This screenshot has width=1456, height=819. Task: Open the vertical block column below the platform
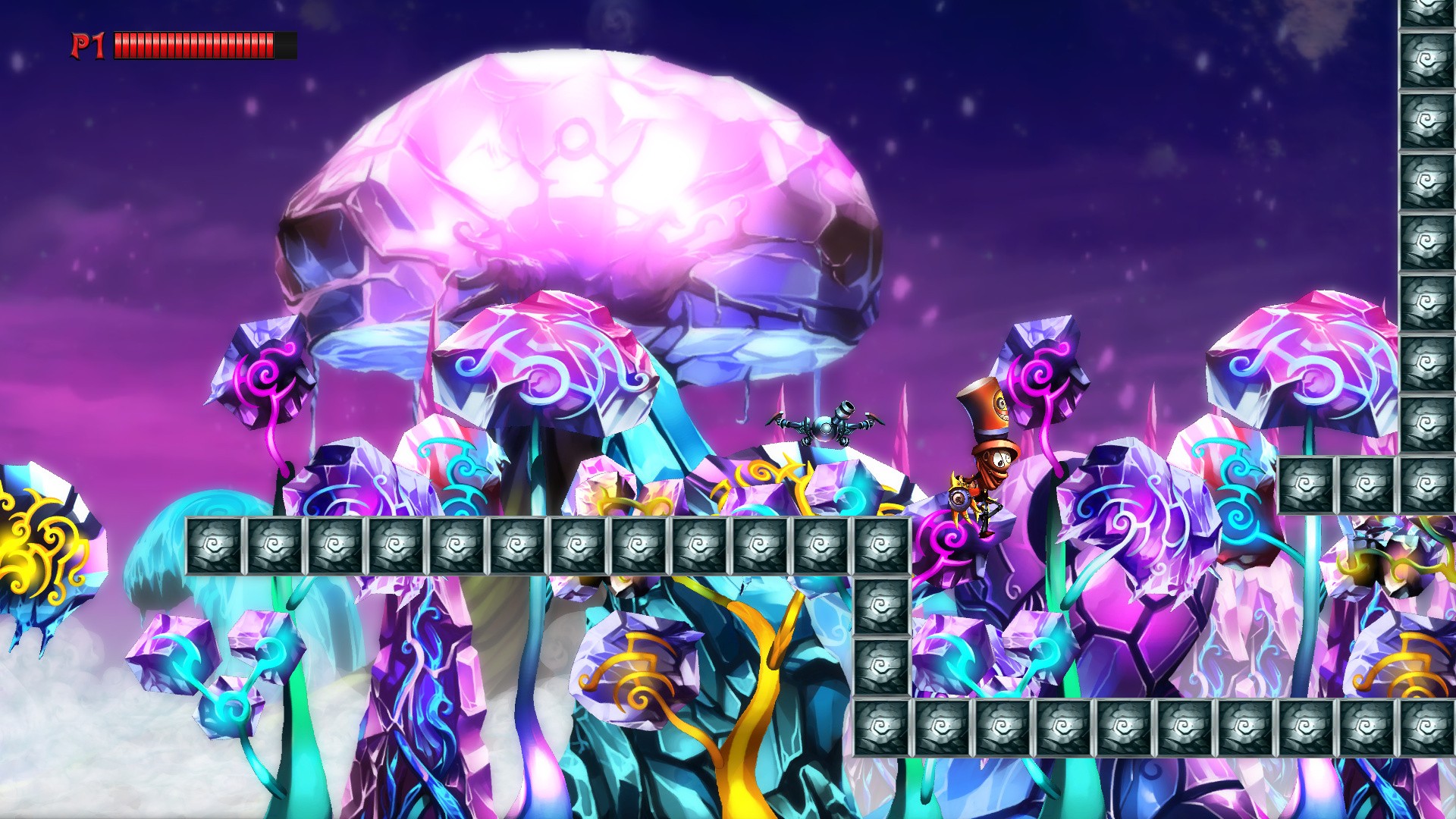point(883,637)
